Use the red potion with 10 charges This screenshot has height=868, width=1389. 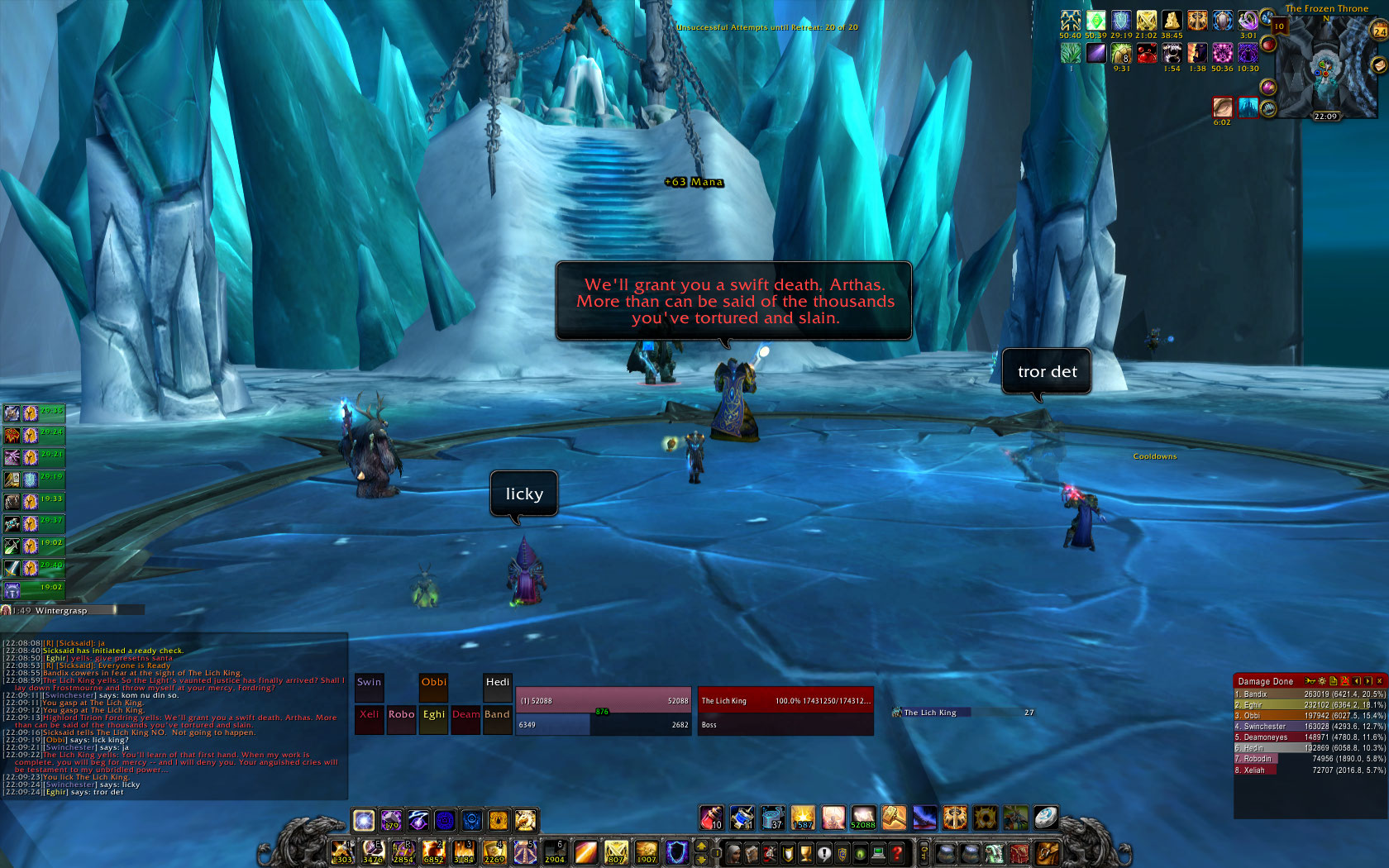click(x=711, y=818)
